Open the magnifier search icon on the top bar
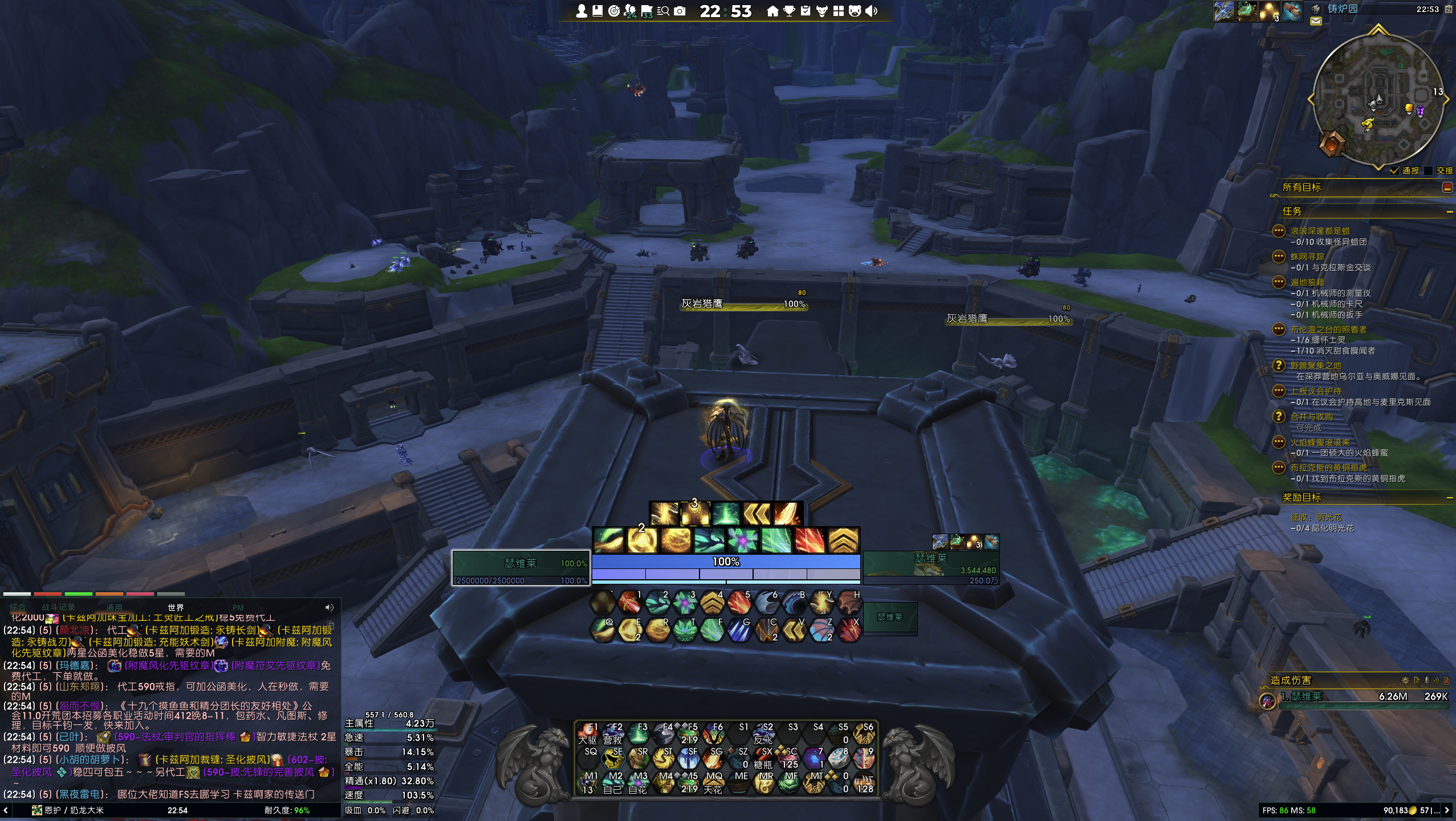This screenshot has height=821, width=1456. pyautogui.click(x=665, y=10)
